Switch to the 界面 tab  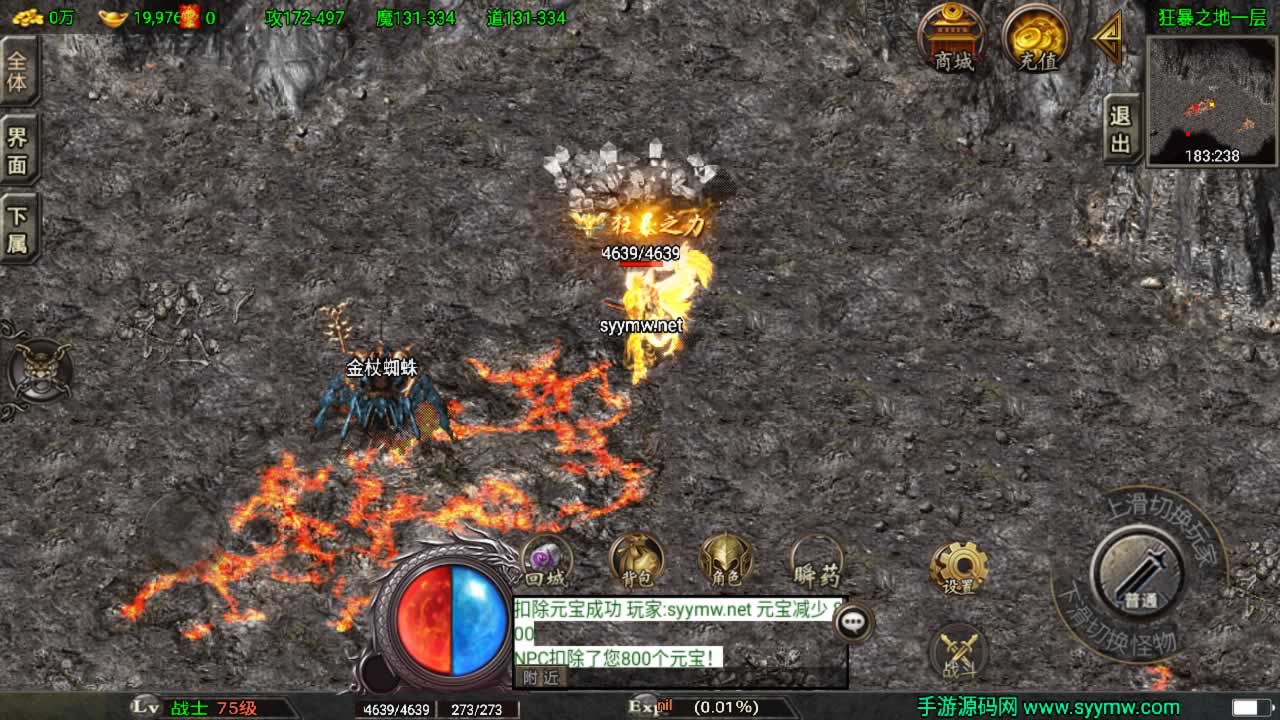(18, 151)
